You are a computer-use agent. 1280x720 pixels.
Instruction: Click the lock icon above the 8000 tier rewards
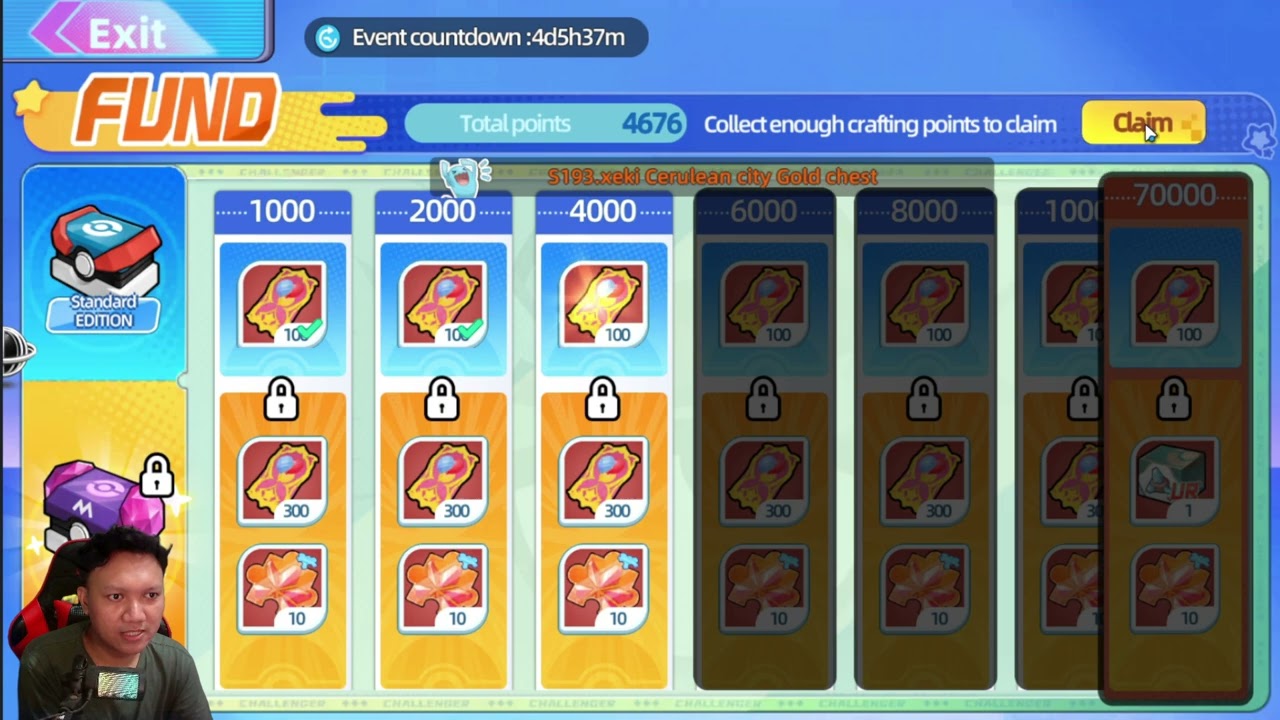point(925,398)
